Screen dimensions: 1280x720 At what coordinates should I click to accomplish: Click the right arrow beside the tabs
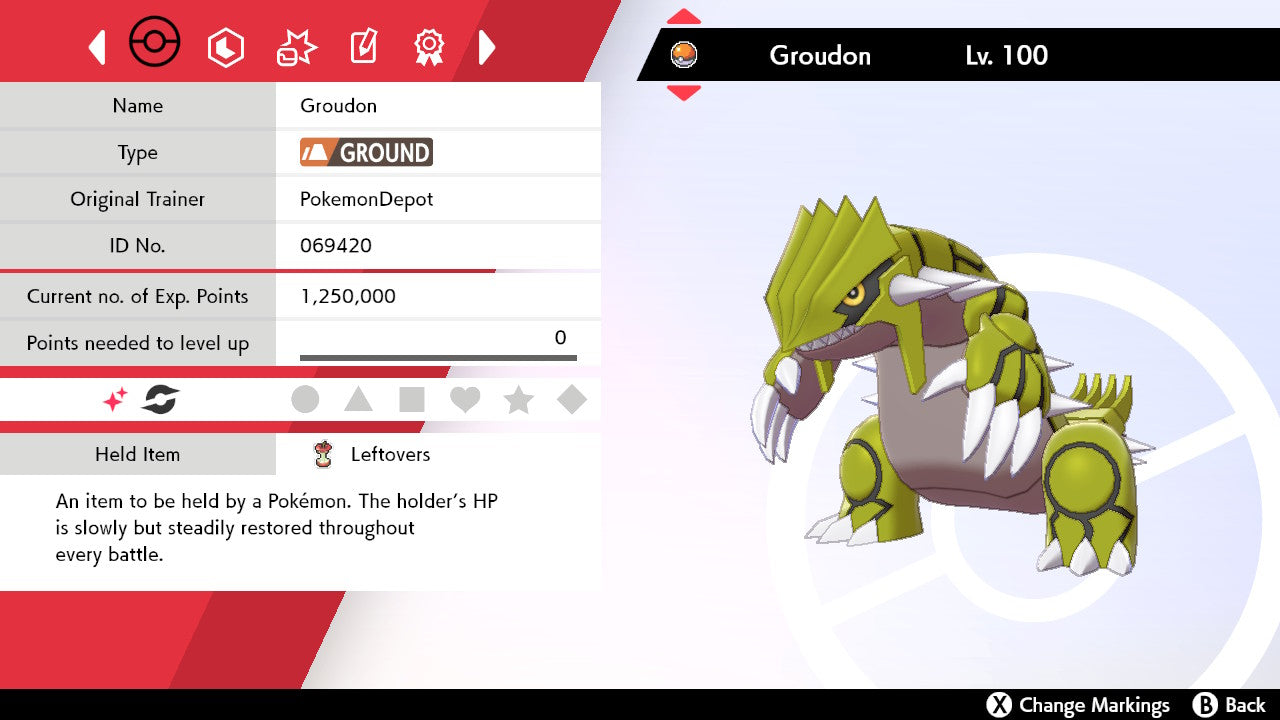(487, 47)
